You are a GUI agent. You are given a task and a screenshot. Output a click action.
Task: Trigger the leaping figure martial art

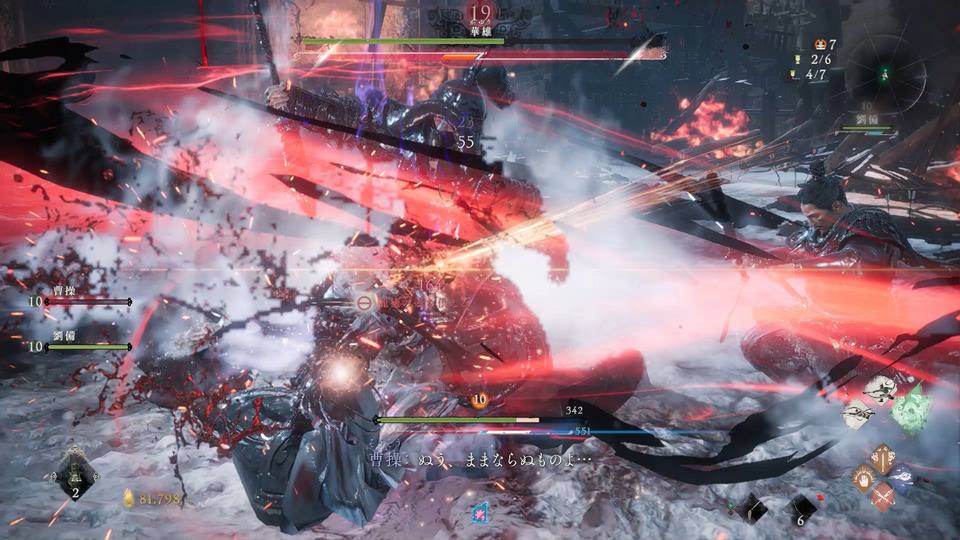(x=880, y=389)
